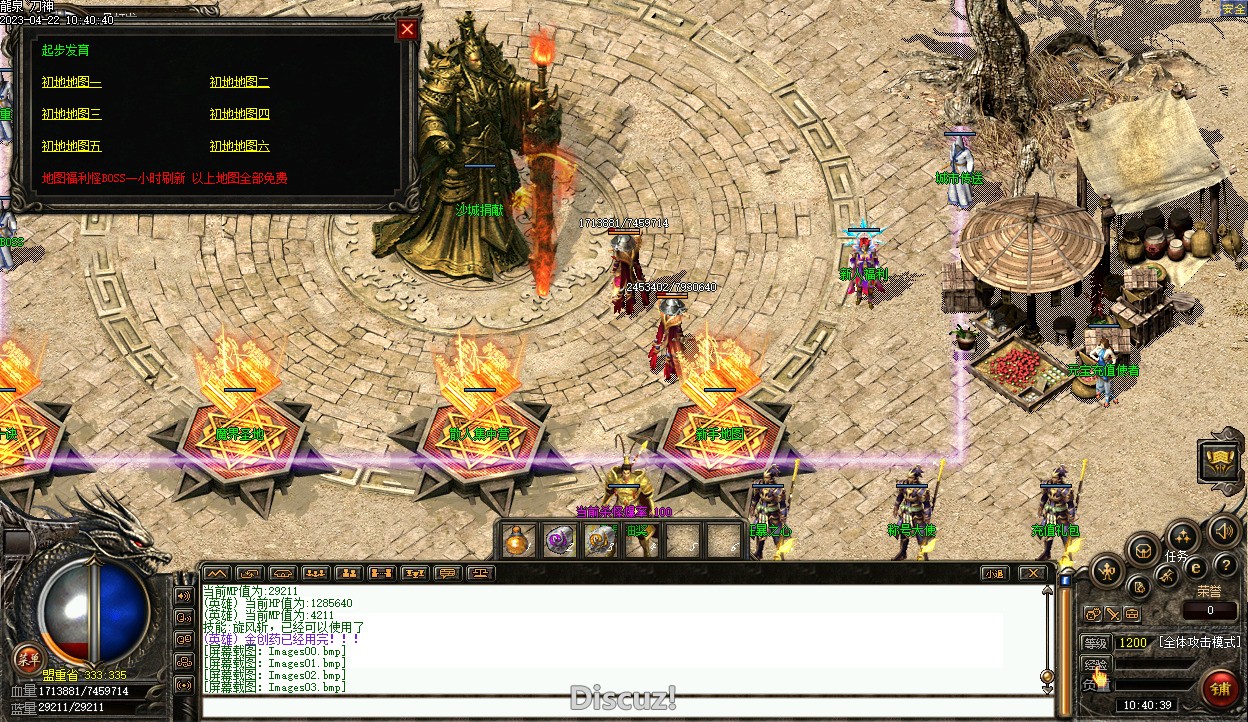The width and height of the screenshot is (1248, 722).
Task: Click into the chat text input box
Action: pos(620,707)
